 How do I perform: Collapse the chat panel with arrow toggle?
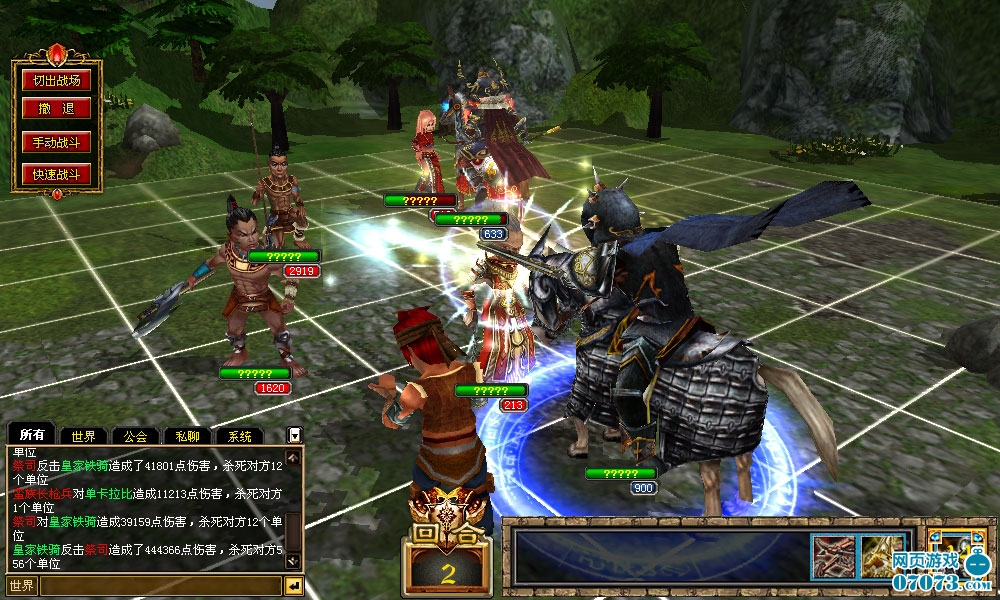pos(294,435)
